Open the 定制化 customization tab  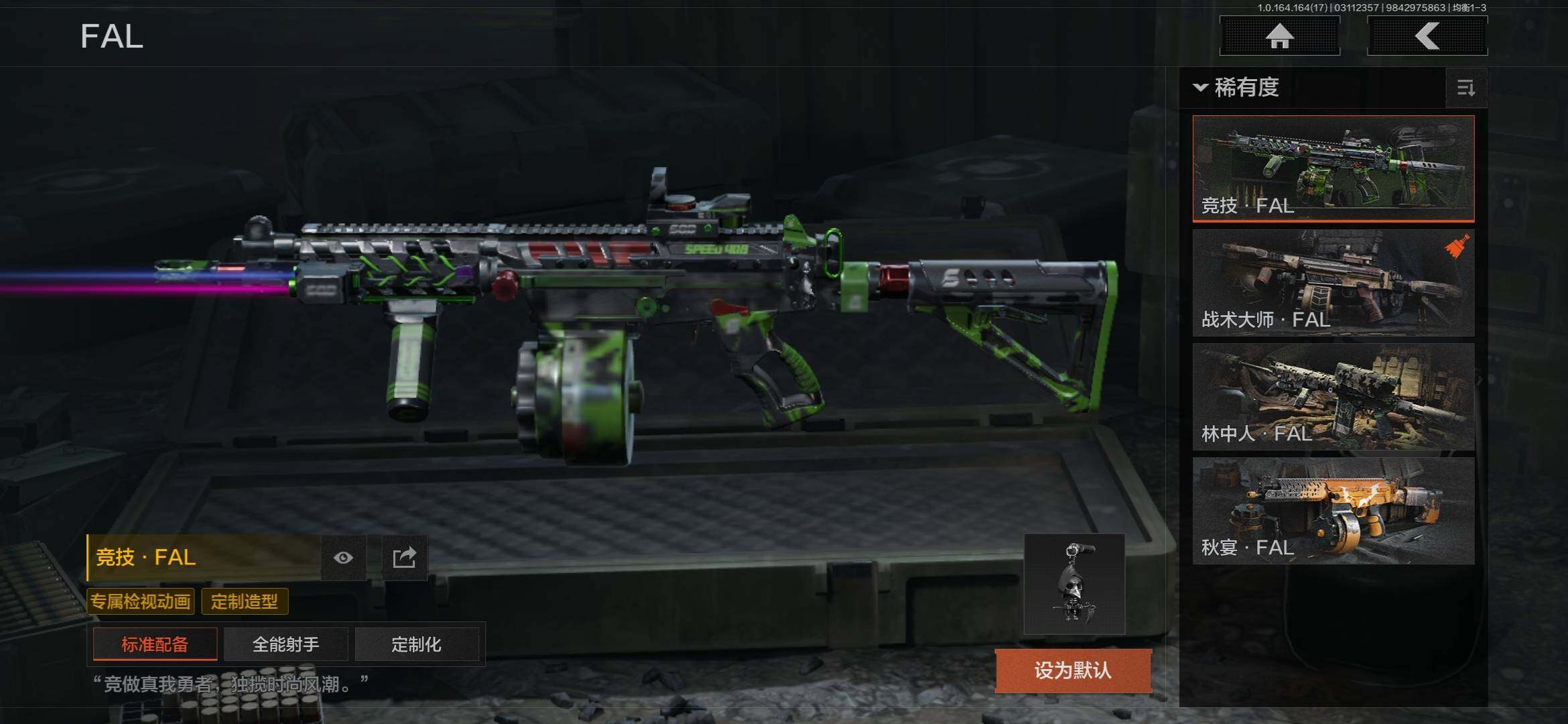tap(416, 644)
